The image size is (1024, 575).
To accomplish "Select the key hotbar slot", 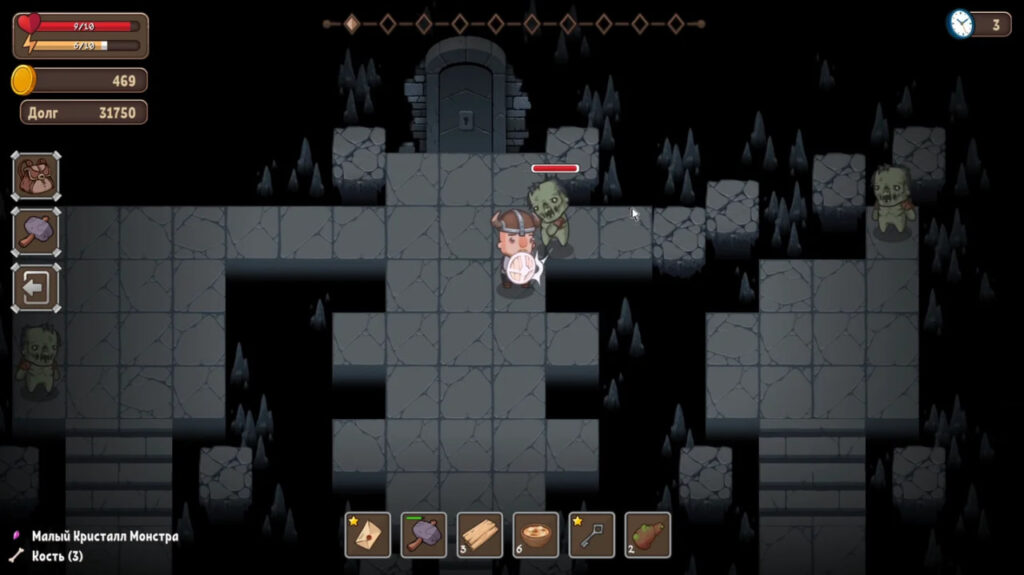I will (592, 534).
